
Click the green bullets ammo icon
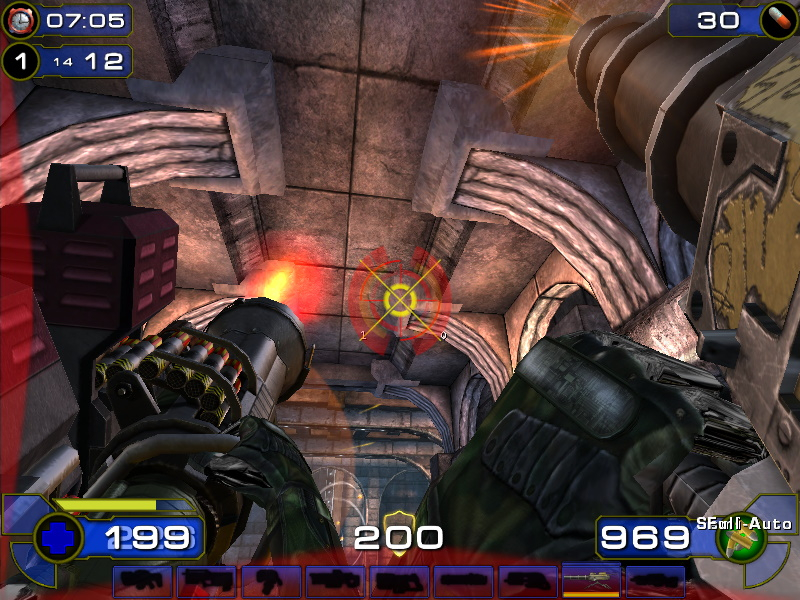(x=743, y=540)
